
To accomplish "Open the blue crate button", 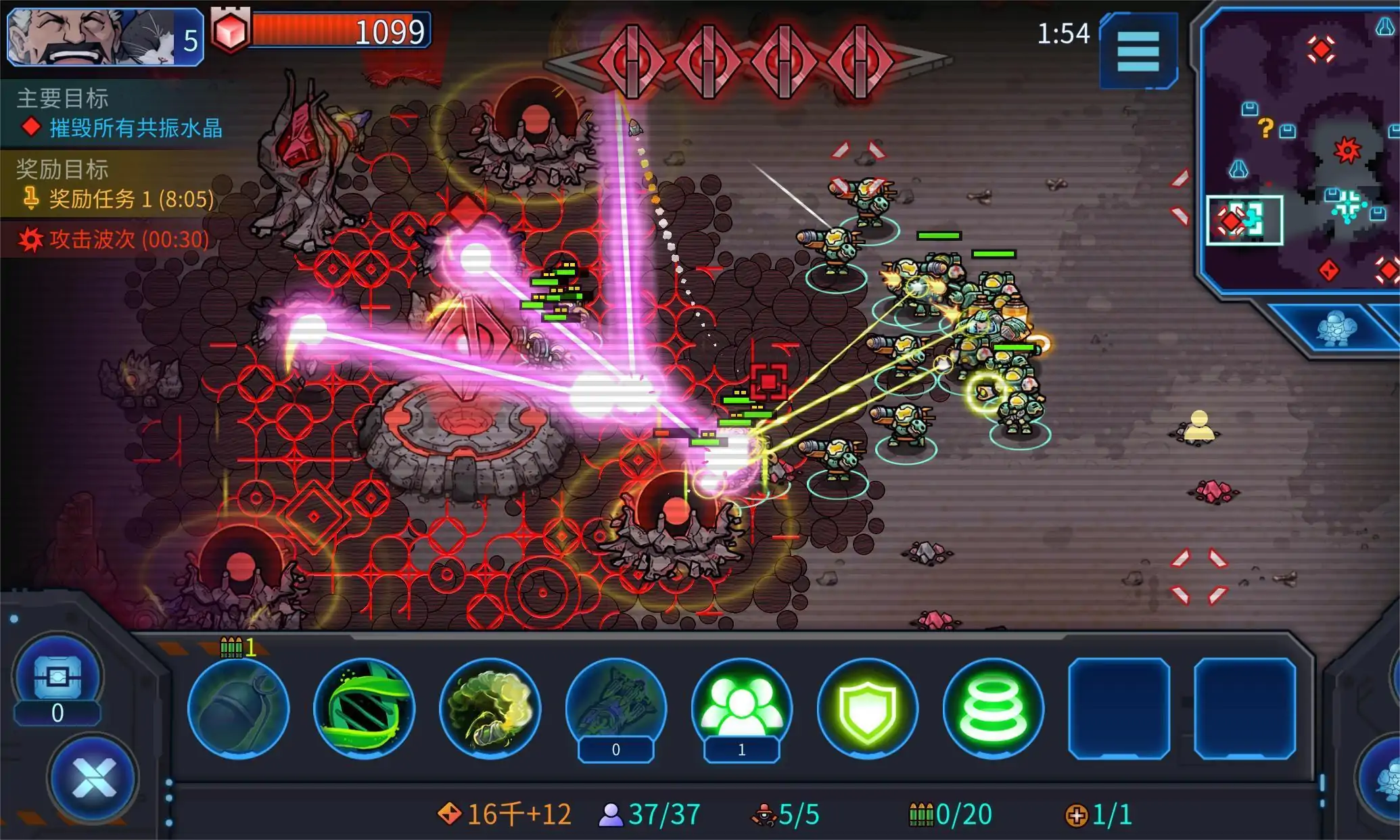I will tap(57, 676).
